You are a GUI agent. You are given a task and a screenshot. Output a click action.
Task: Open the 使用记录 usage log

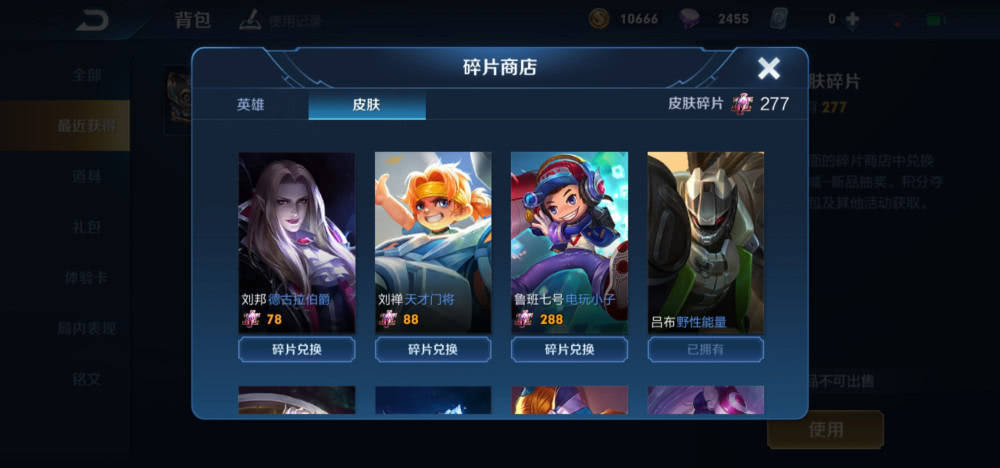click(x=283, y=19)
